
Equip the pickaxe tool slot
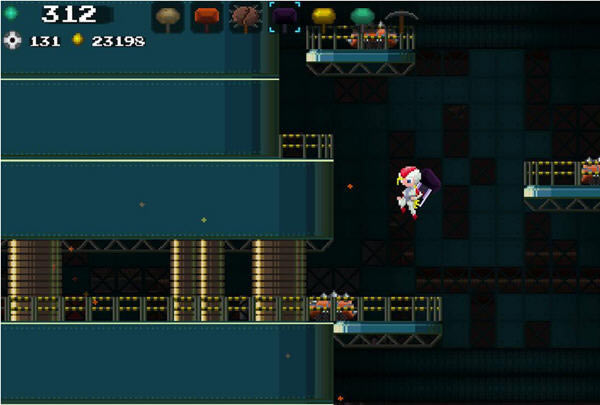(400, 17)
